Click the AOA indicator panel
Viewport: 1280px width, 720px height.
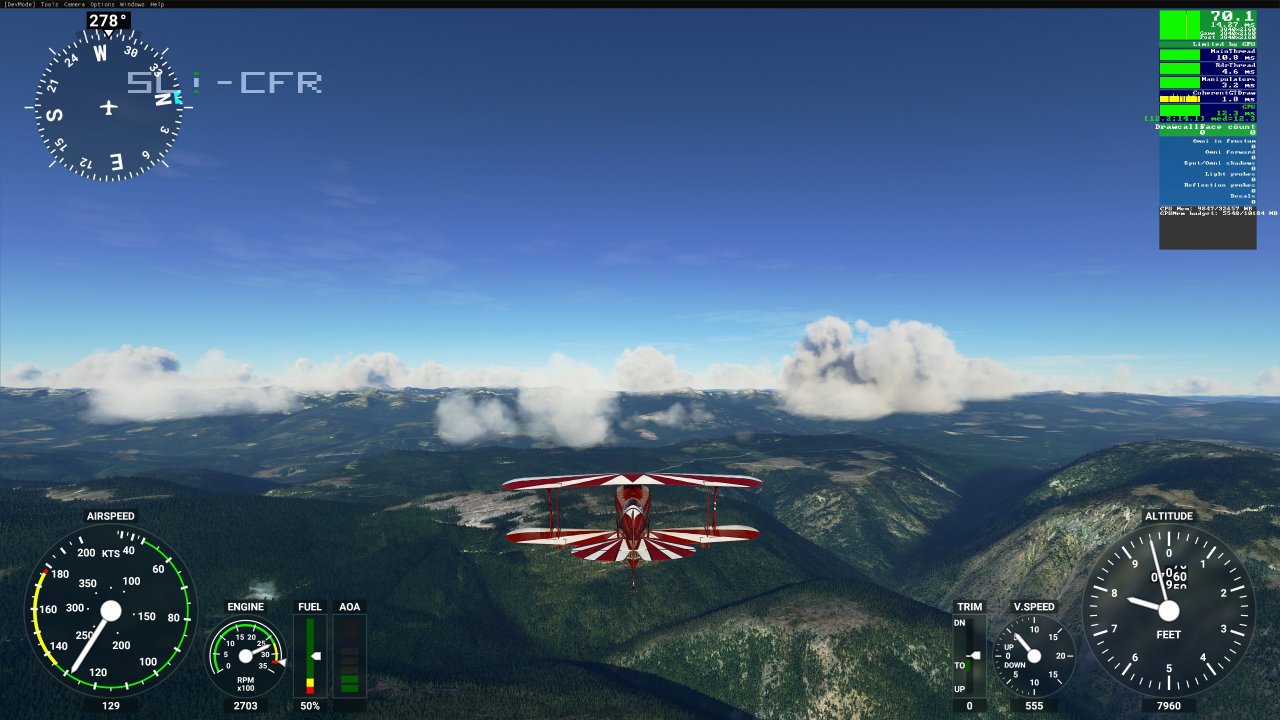(x=349, y=655)
